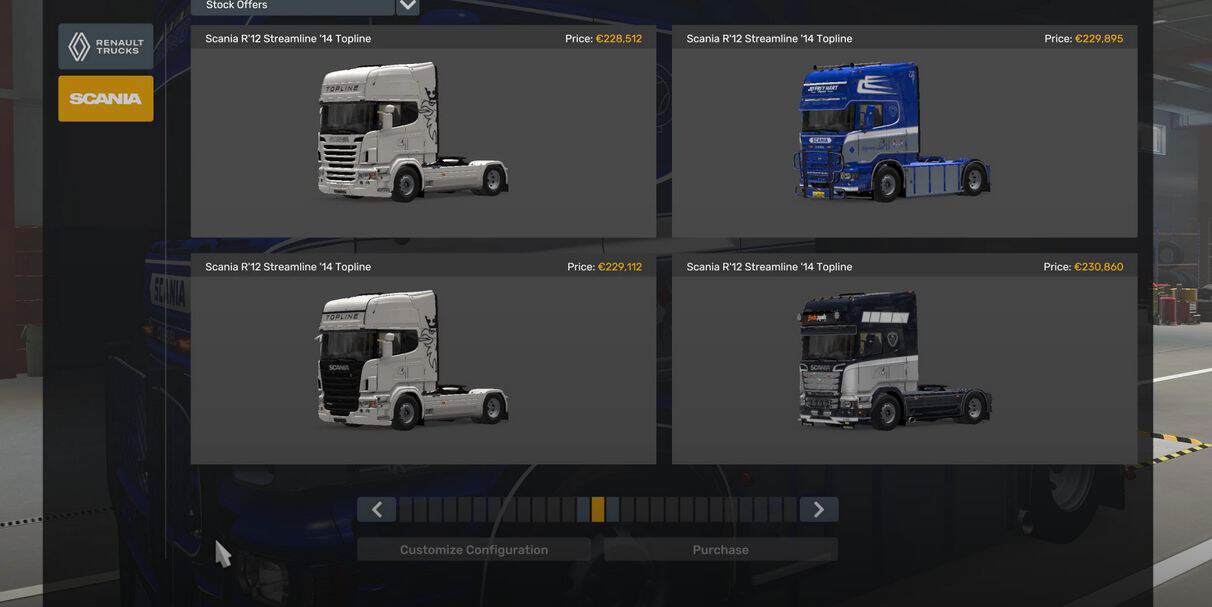The width and height of the screenshot is (1212, 607).
Task: Click the Purchase button
Action: tap(720, 550)
